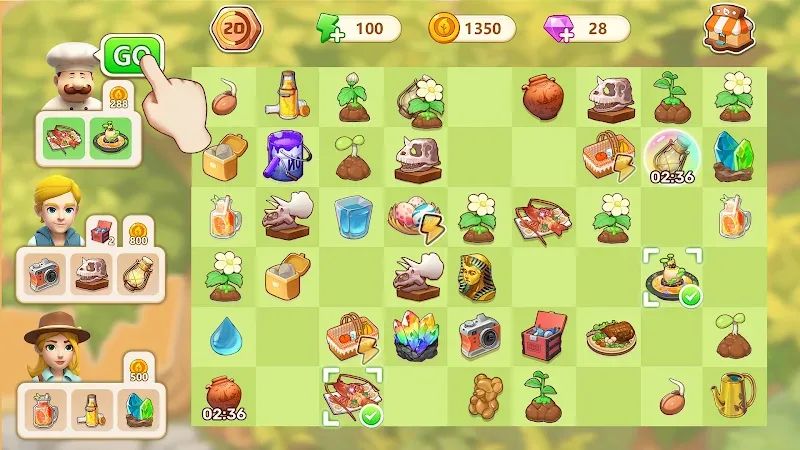
Task: Select the rainbow crystal cluster tile
Action: click(412, 336)
